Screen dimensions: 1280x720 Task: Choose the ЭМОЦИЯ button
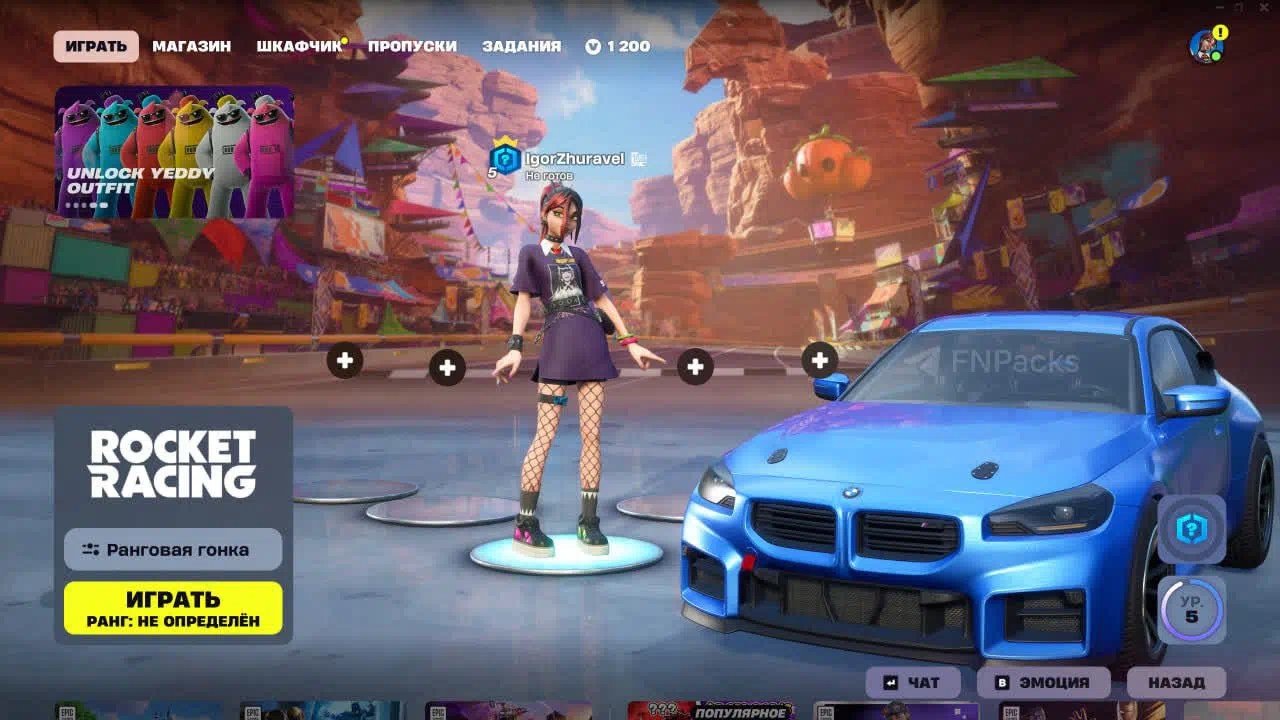[1043, 682]
